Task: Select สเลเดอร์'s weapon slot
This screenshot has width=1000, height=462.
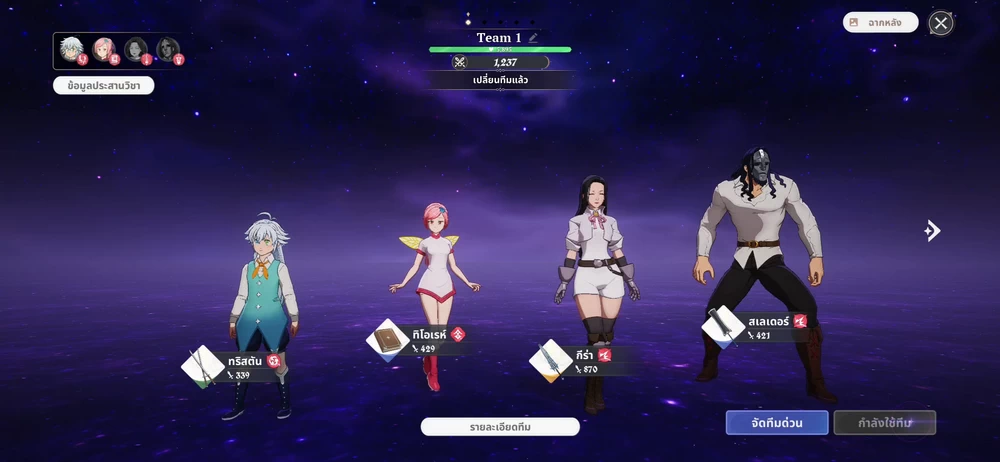Action: click(x=723, y=327)
